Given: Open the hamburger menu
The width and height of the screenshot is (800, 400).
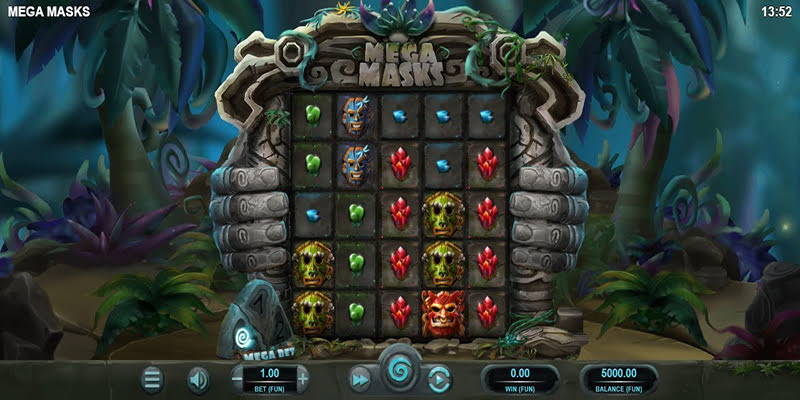Looking at the screenshot, I should click(x=152, y=380).
